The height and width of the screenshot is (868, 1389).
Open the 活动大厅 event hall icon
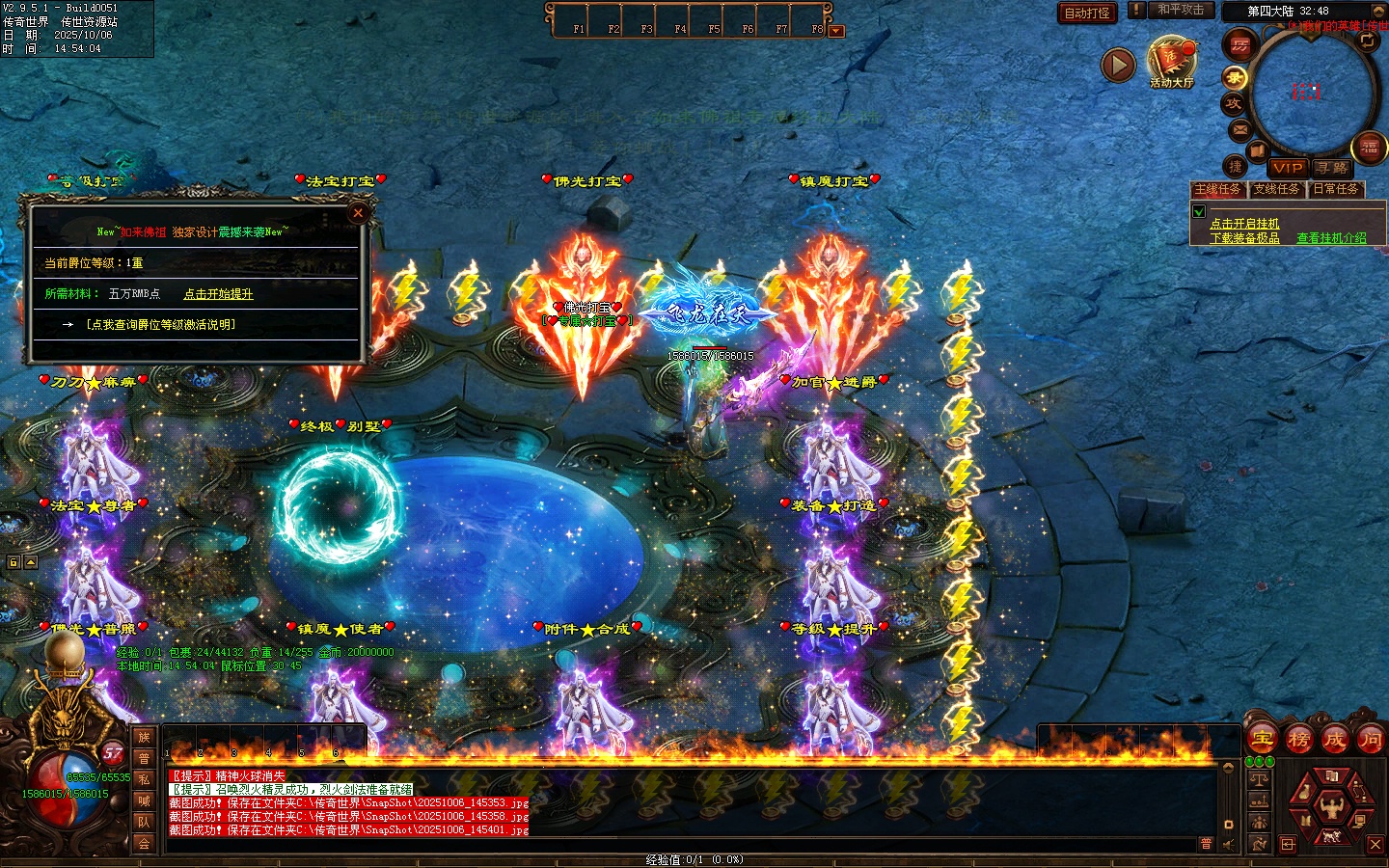pyautogui.click(x=1171, y=62)
